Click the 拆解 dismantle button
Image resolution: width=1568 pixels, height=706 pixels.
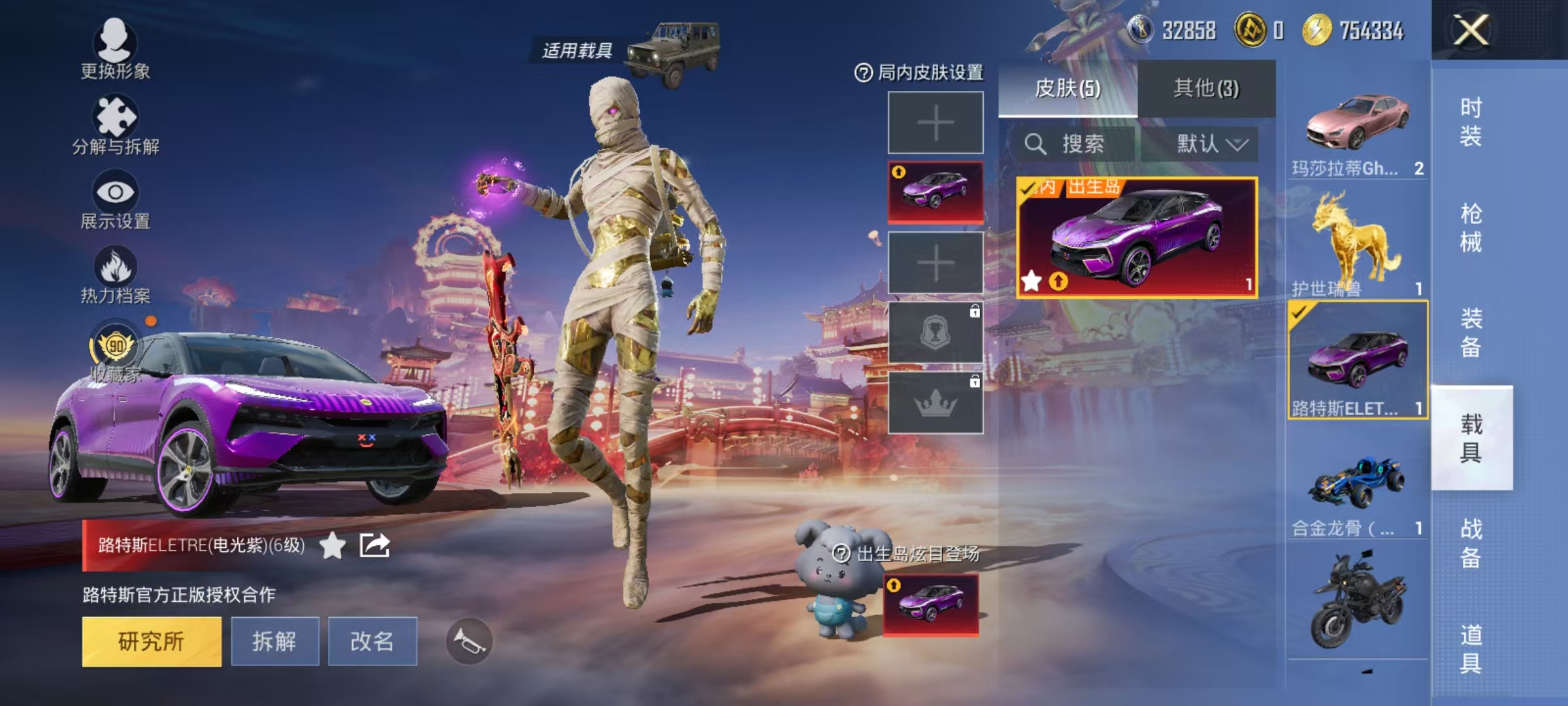(276, 642)
